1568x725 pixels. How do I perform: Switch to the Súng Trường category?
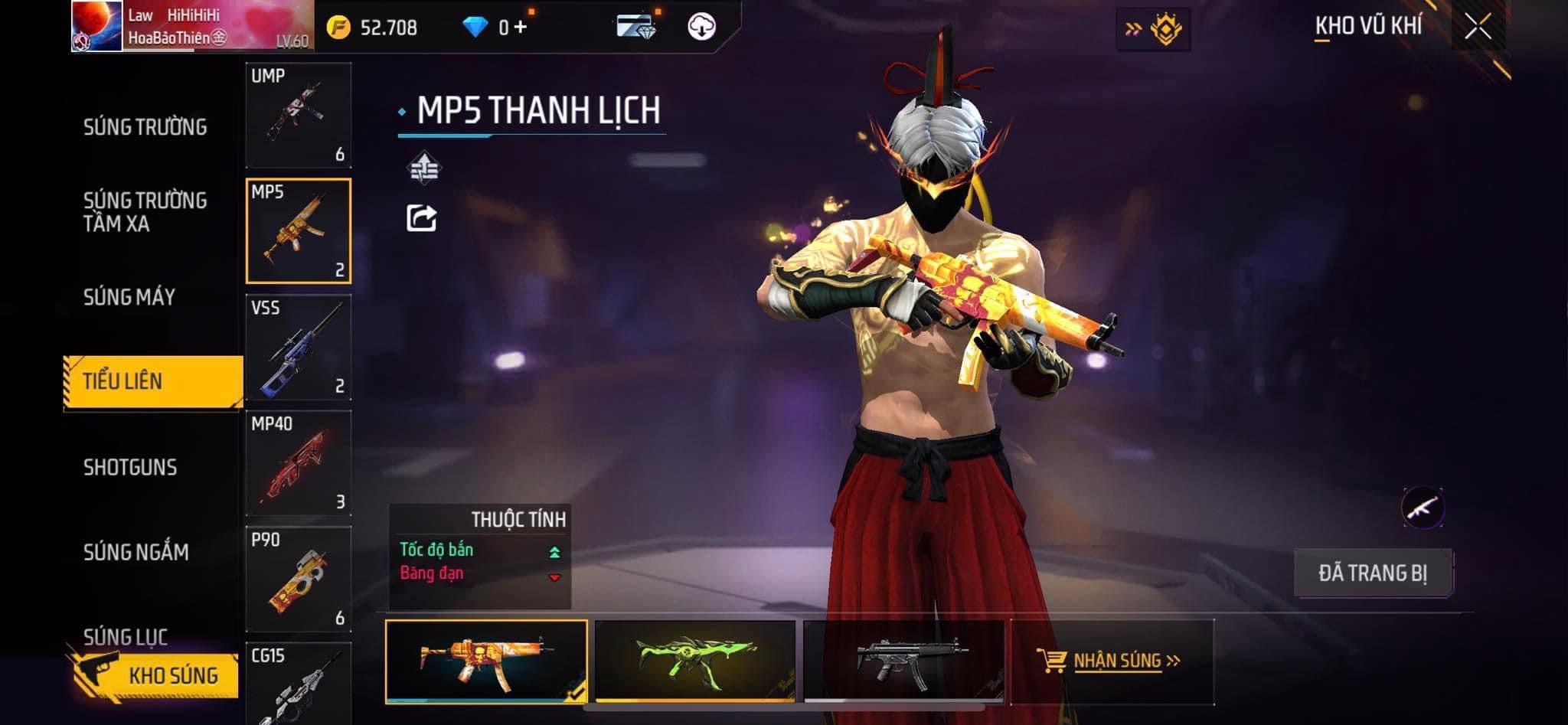point(145,126)
